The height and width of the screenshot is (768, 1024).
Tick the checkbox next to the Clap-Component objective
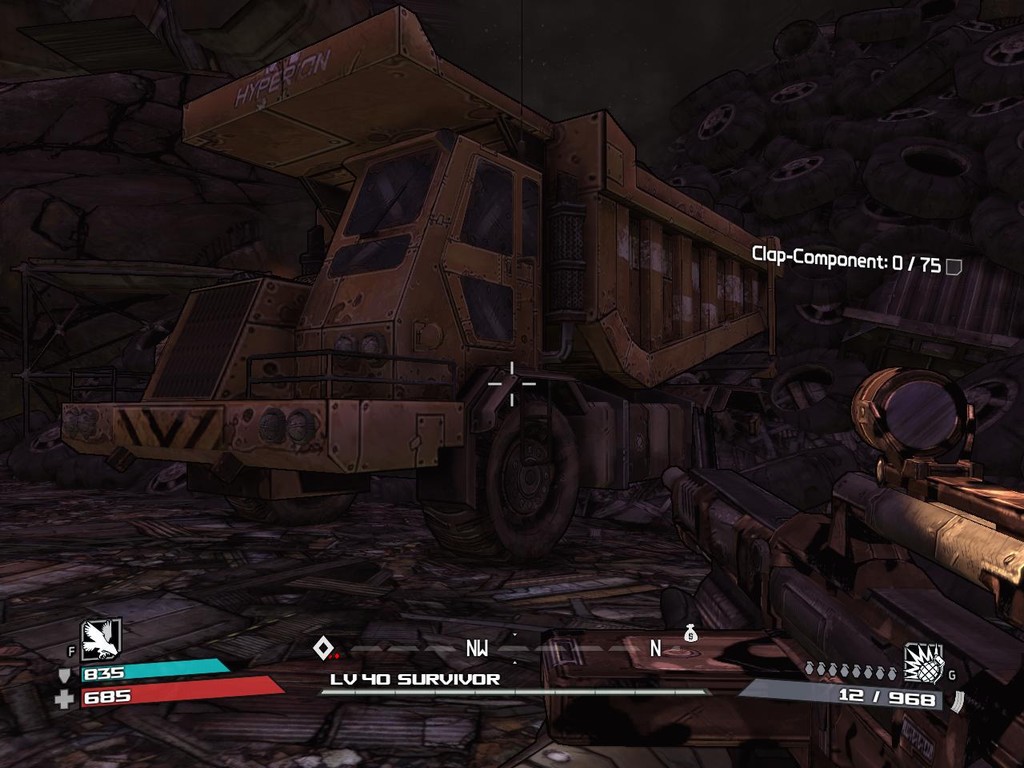coord(954,266)
